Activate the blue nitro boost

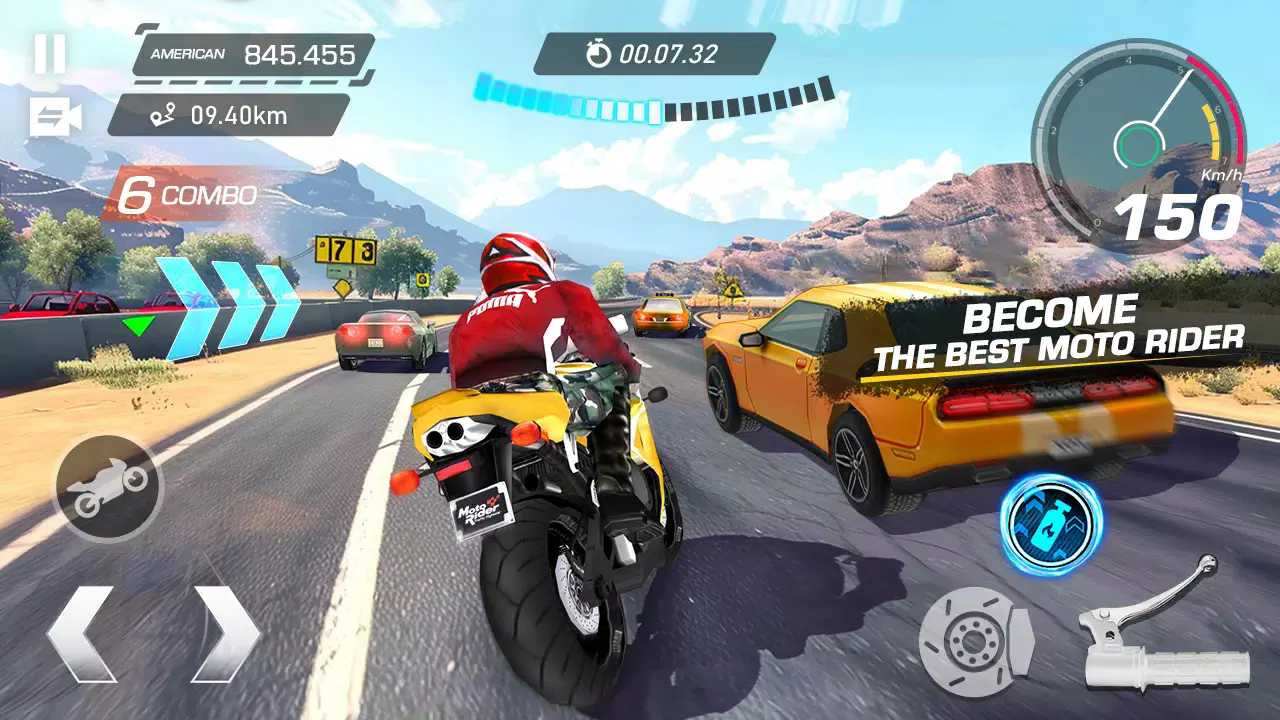(1050, 521)
